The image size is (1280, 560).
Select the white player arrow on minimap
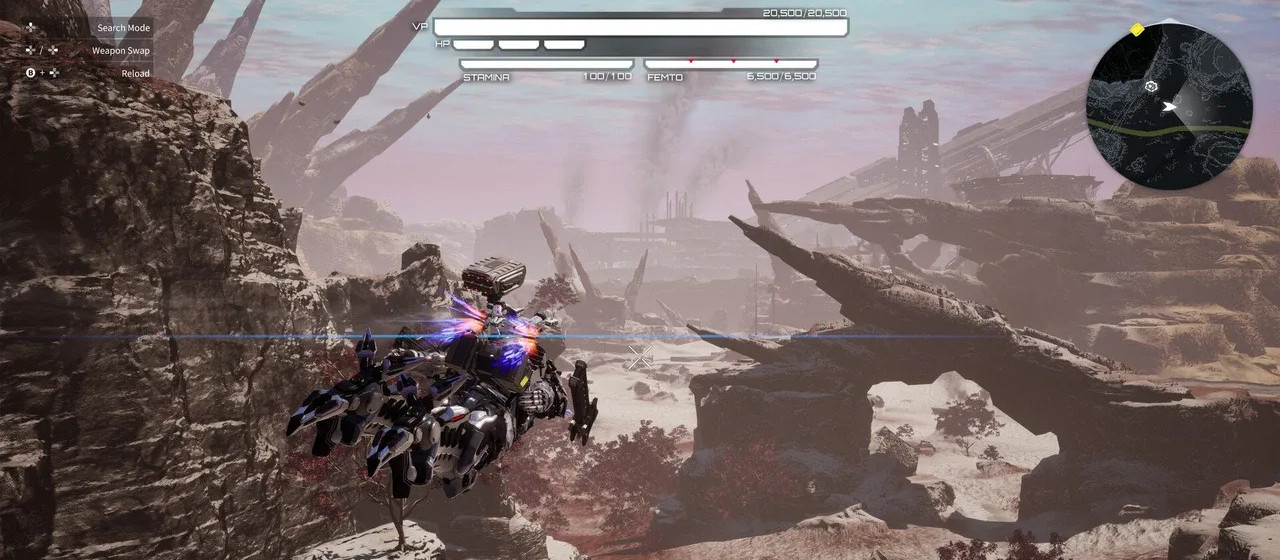(1172, 104)
